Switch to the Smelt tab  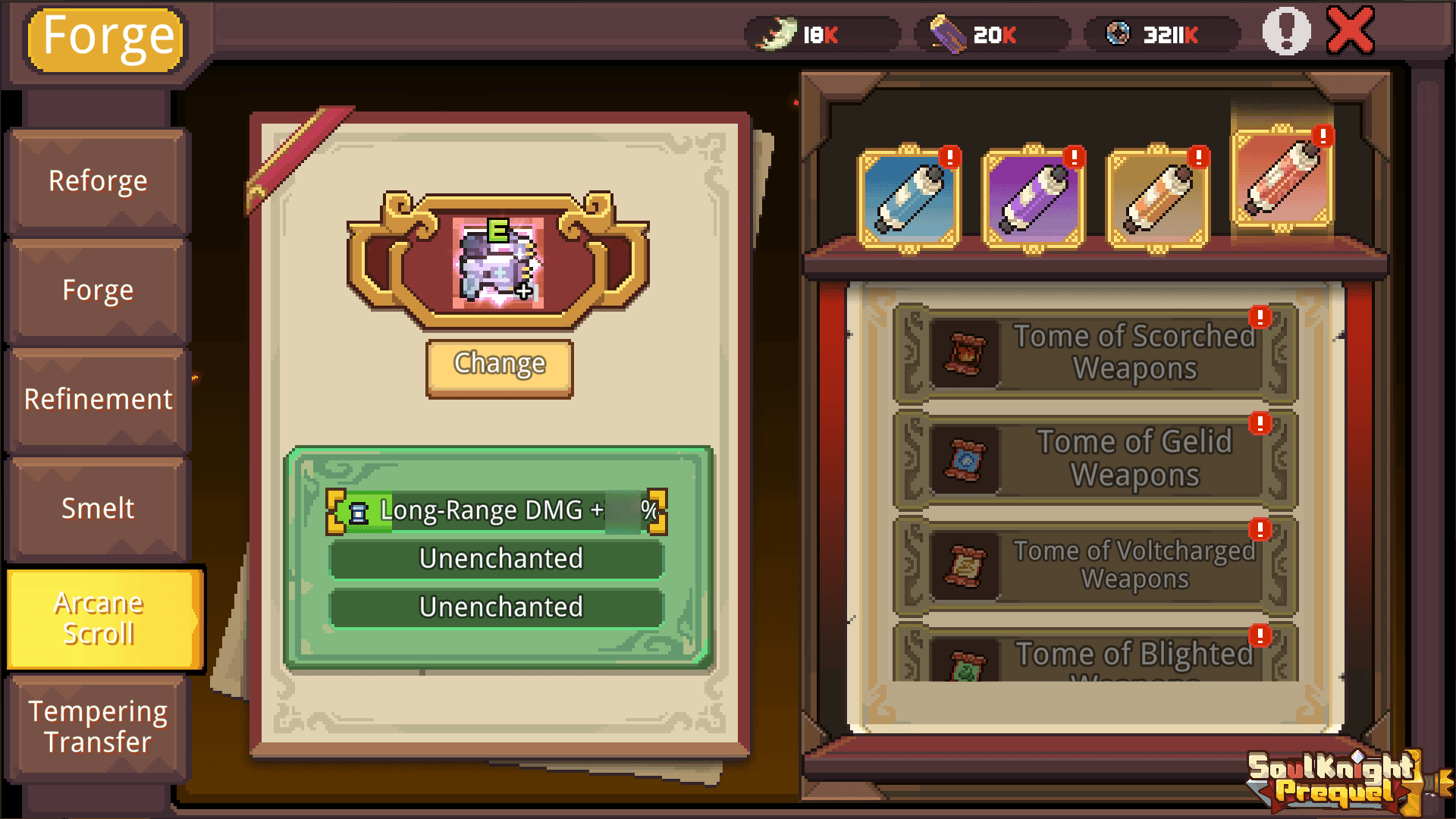click(x=97, y=508)
